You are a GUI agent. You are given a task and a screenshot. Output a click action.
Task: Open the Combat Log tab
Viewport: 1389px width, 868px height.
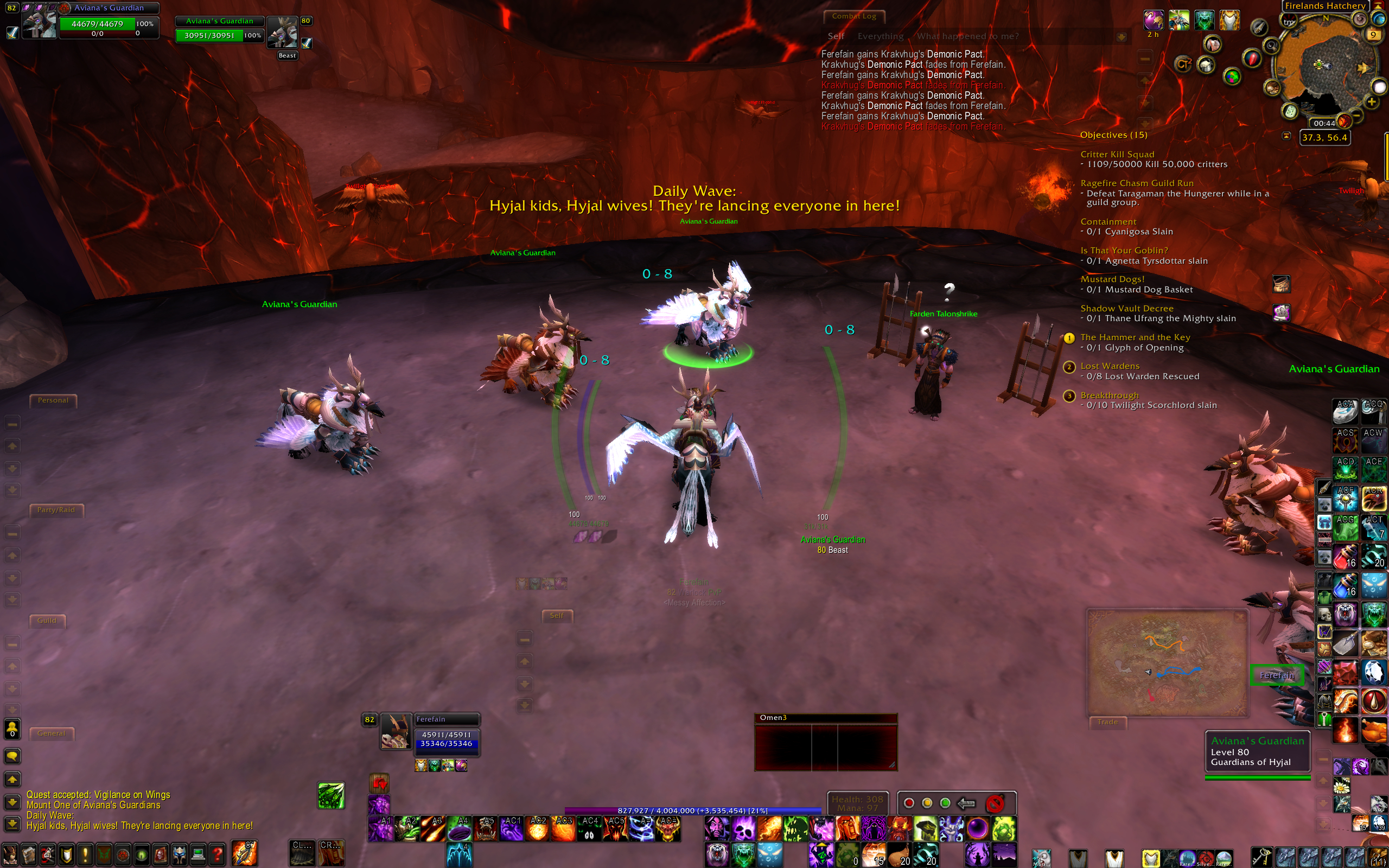[x=853, y=16]
